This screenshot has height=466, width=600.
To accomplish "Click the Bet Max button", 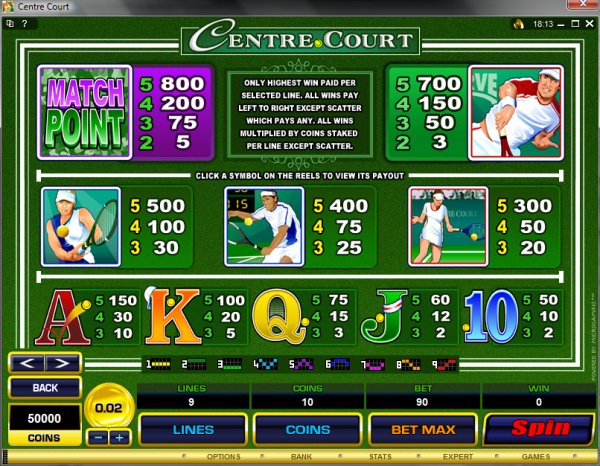I will (x=425, y=430).
